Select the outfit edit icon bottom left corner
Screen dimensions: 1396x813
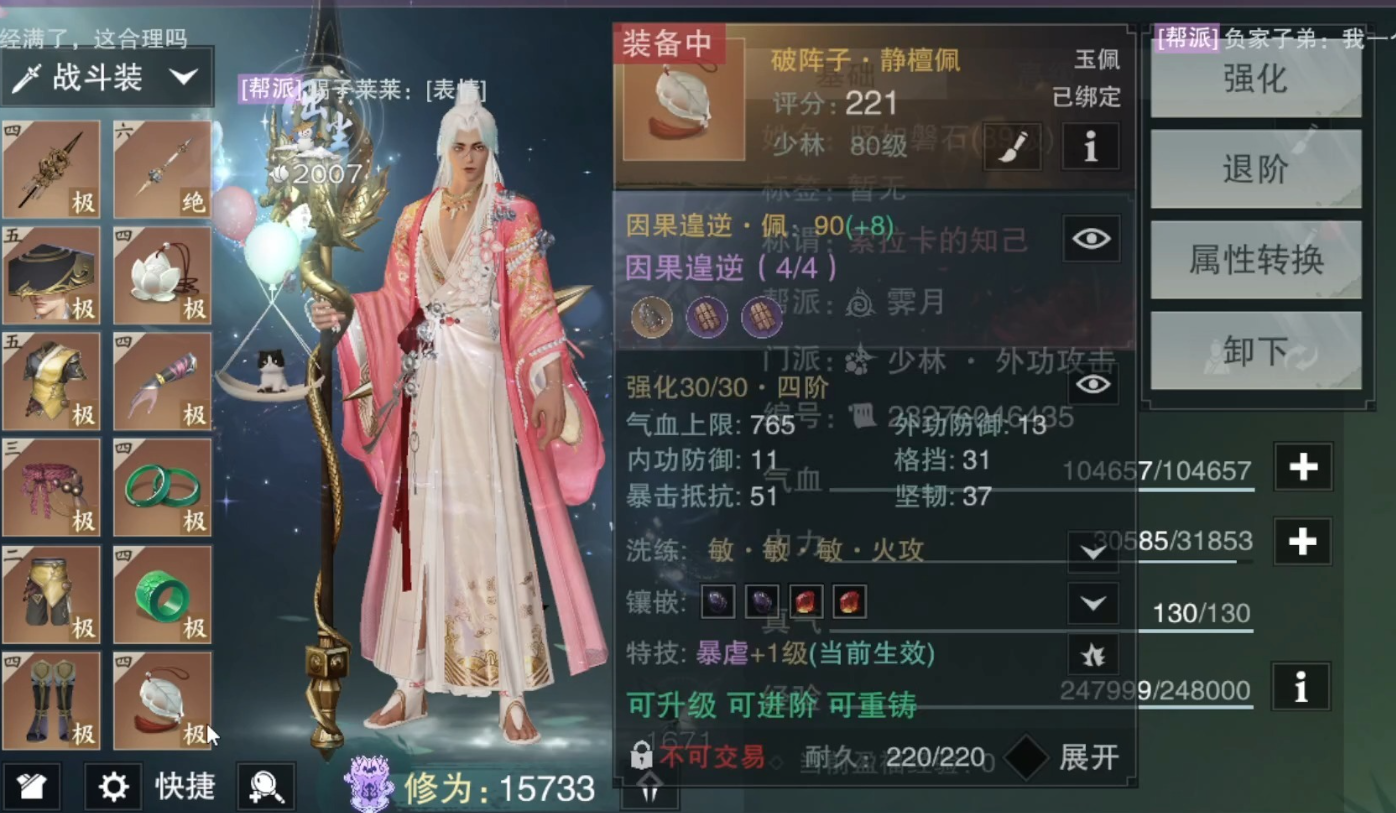pyautogui.click(x=33, y=786)
